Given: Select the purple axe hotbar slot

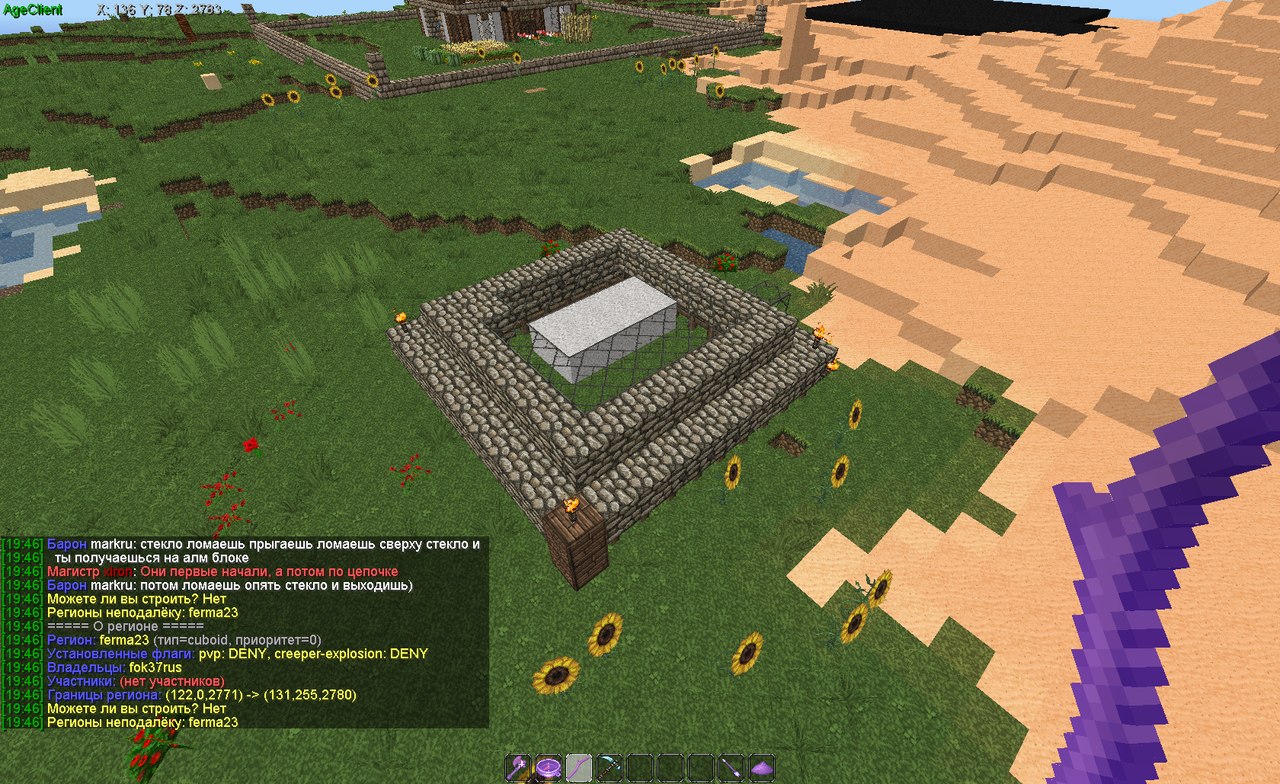Looking at the screenshot, I should 519,767.
